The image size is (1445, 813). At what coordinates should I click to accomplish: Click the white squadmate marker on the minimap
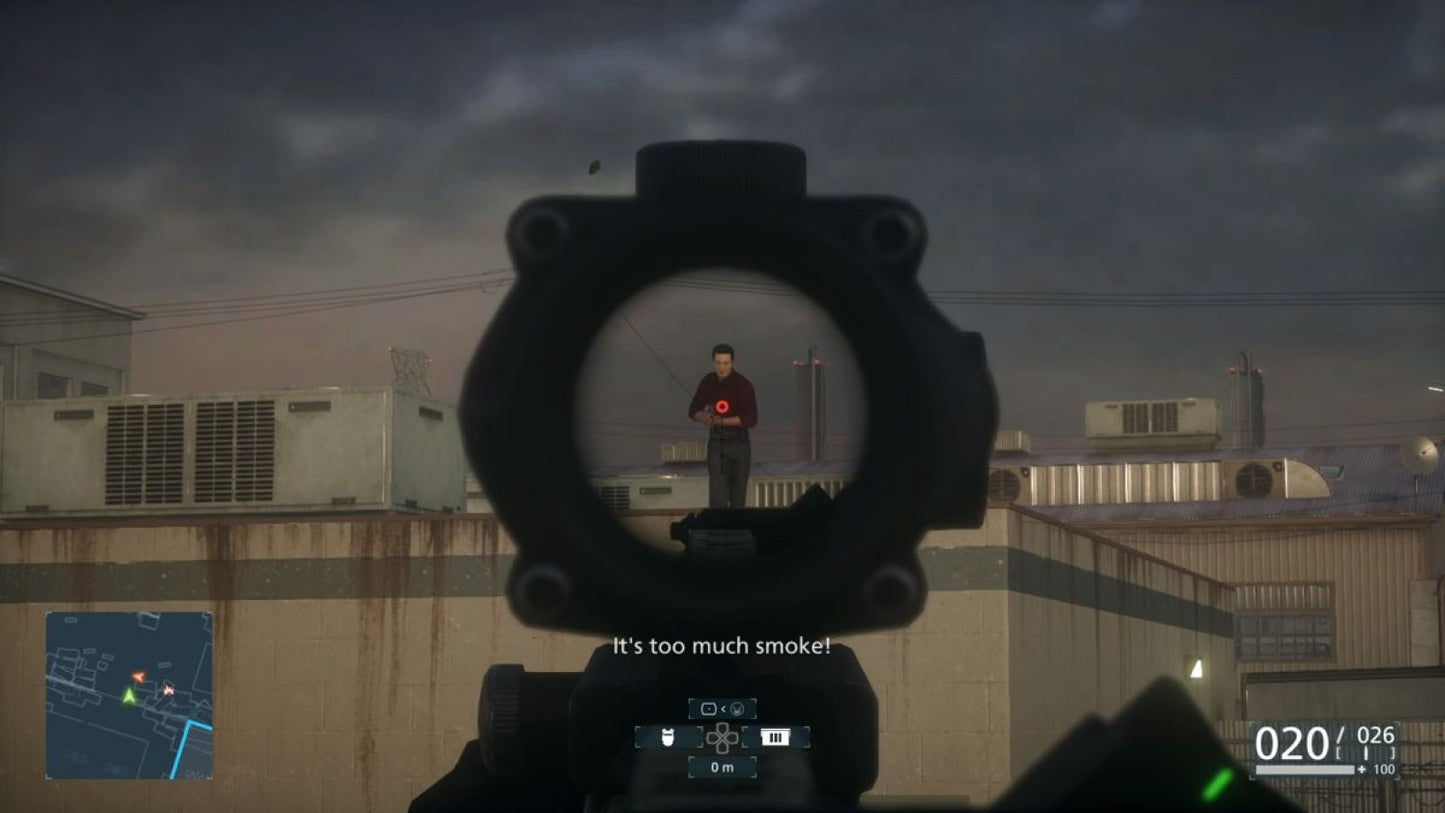pyautogui.click(x=167, y=690)
